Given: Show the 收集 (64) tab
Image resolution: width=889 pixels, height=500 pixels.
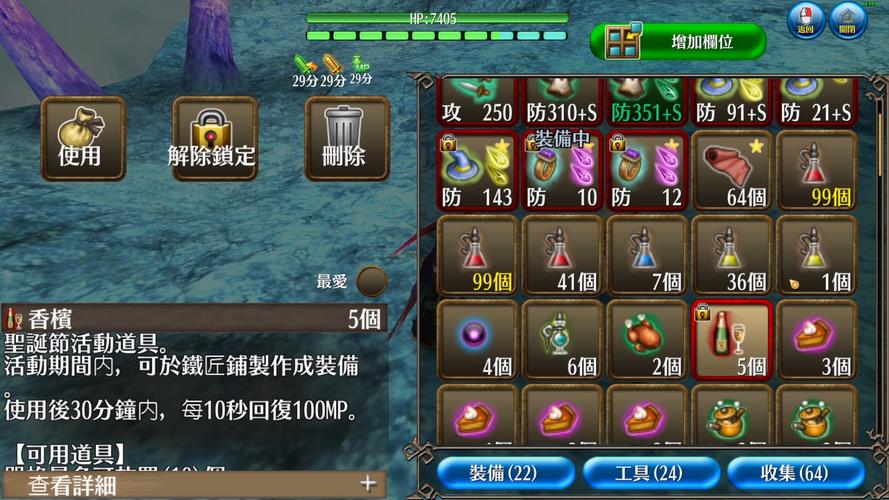Looking at the screenshot, I should pyautogui.click(x=795, y=472).
